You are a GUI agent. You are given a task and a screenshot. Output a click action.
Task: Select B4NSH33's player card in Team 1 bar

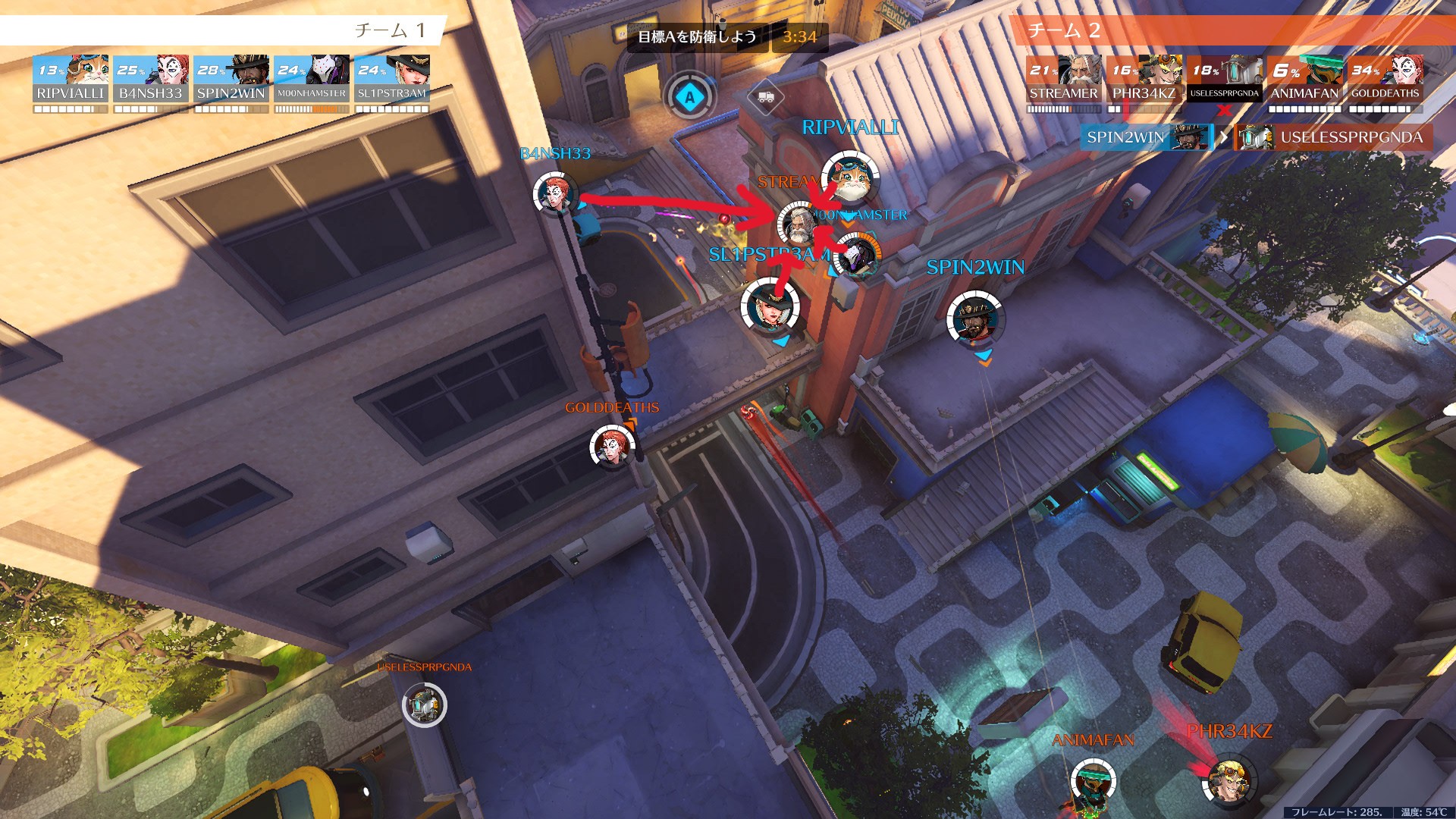[151, 79]
